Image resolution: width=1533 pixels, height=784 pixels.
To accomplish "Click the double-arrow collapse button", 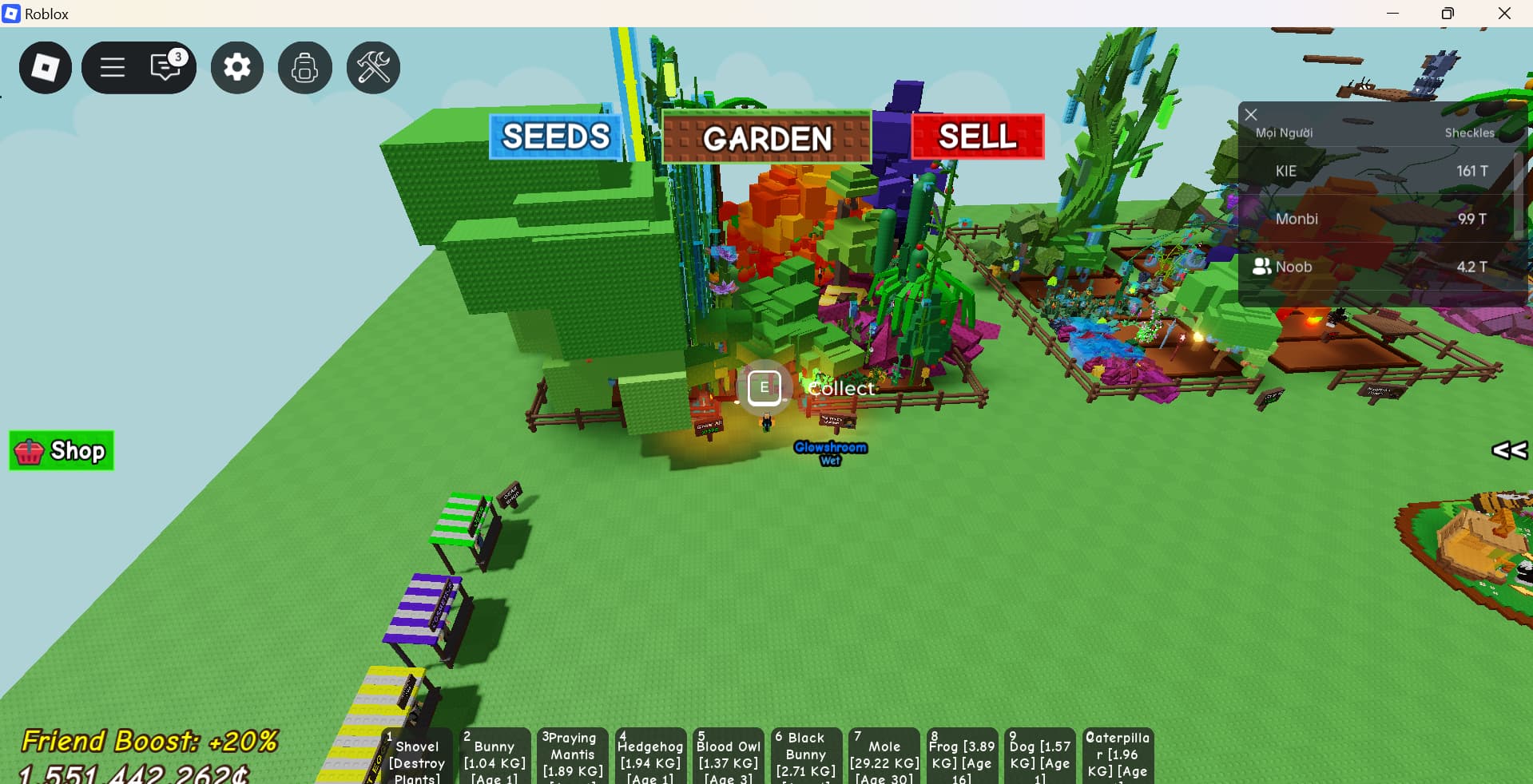I will pyautogui.click(x=1509, y=450).
